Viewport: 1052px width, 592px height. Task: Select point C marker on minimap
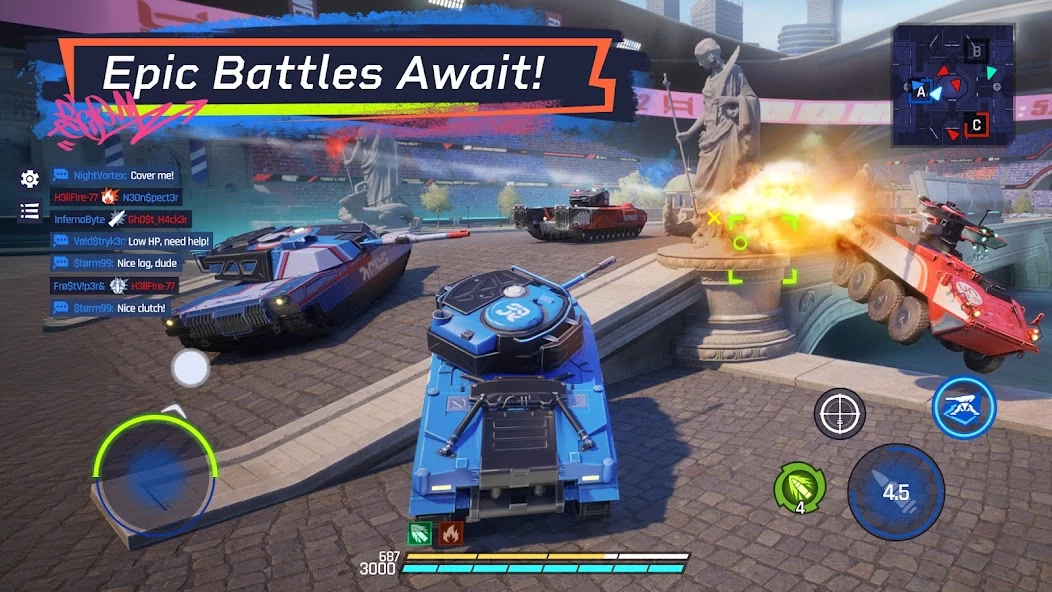[x=977, y=125]
